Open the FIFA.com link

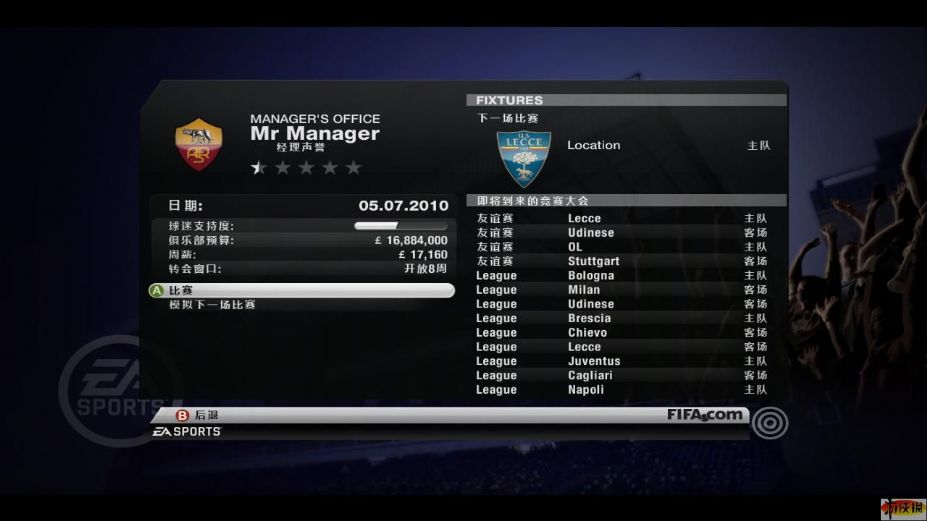[705, 414]
